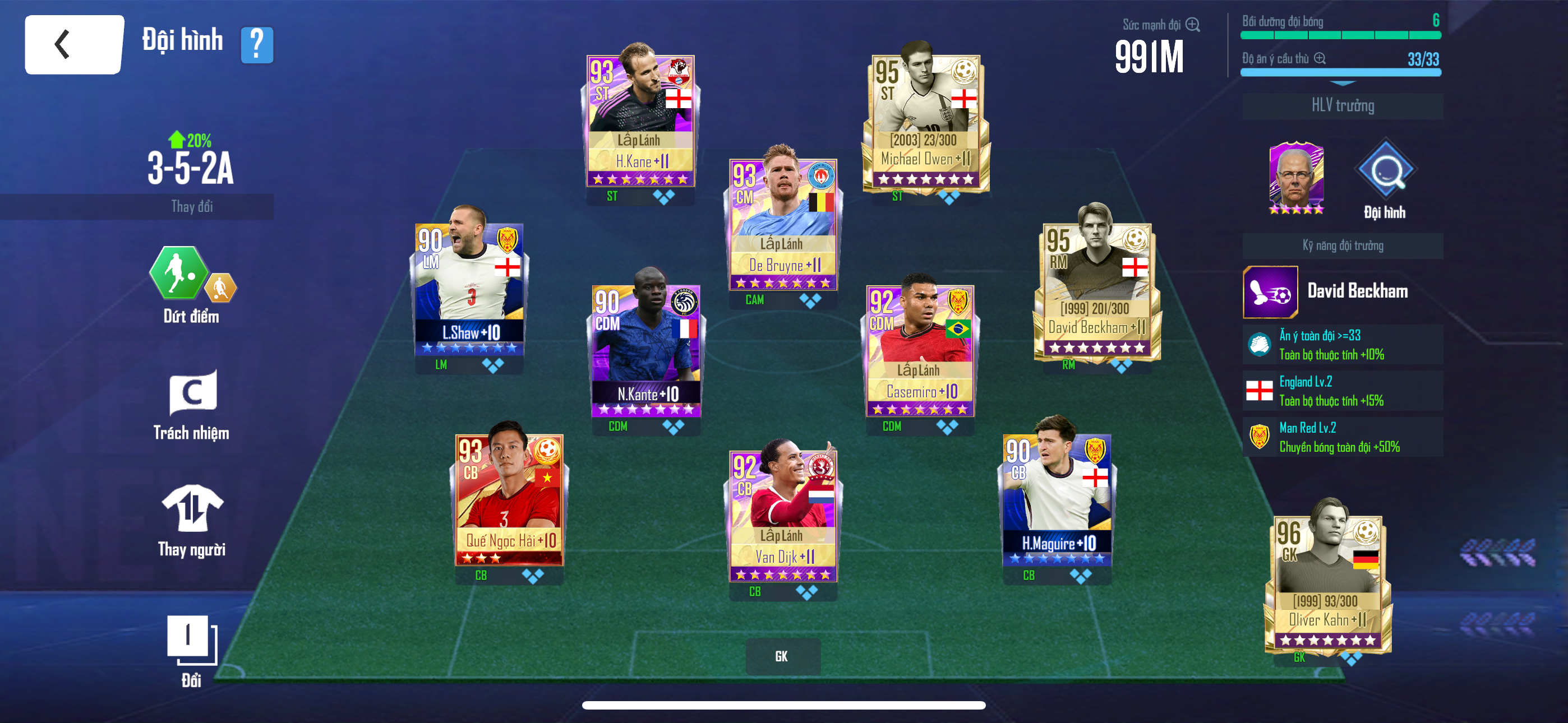Pick the L.Shaw left midfielder card

pyautogui.click(x=469, y=289)
